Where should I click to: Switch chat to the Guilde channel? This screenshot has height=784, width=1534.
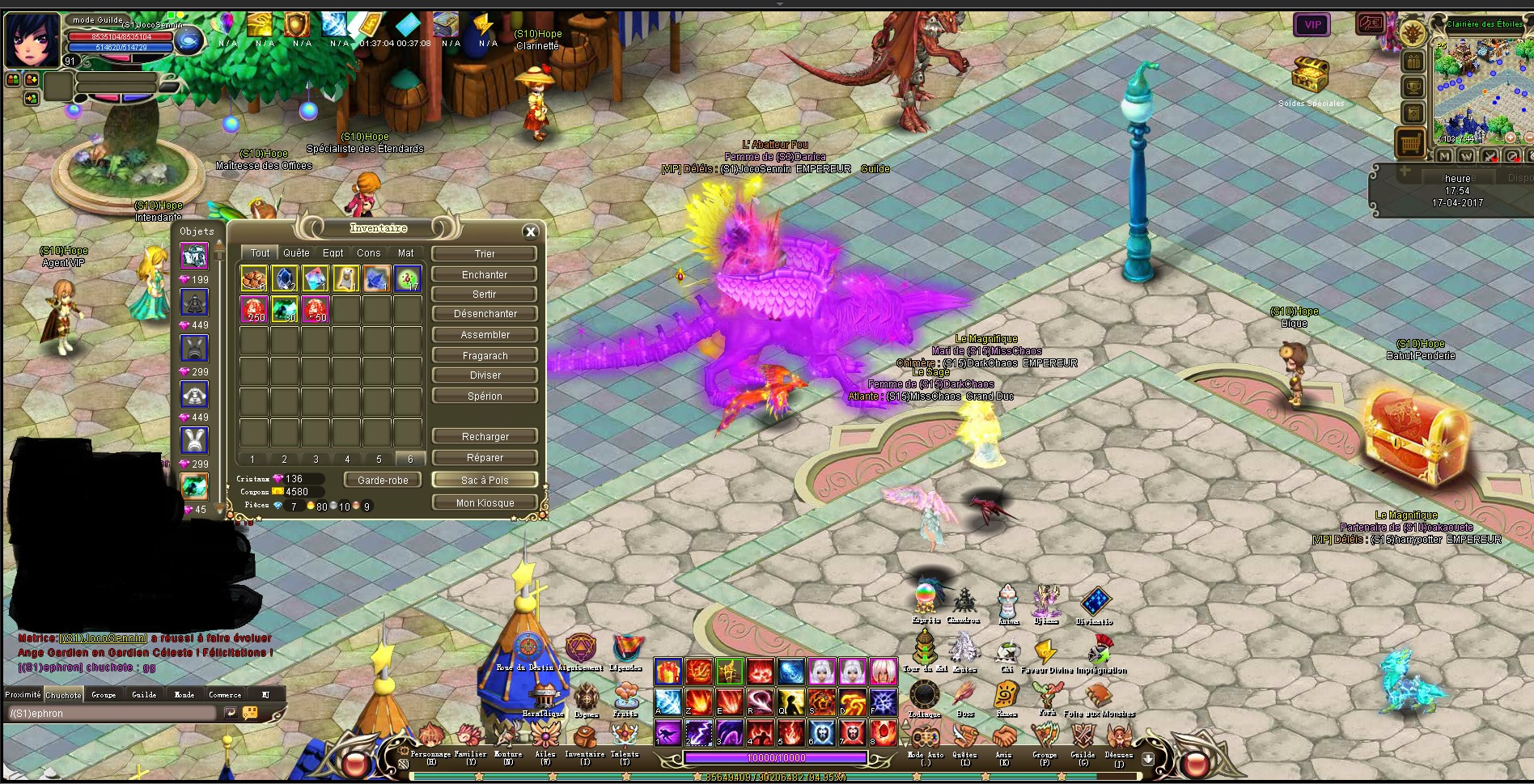(x=144, y=694)
